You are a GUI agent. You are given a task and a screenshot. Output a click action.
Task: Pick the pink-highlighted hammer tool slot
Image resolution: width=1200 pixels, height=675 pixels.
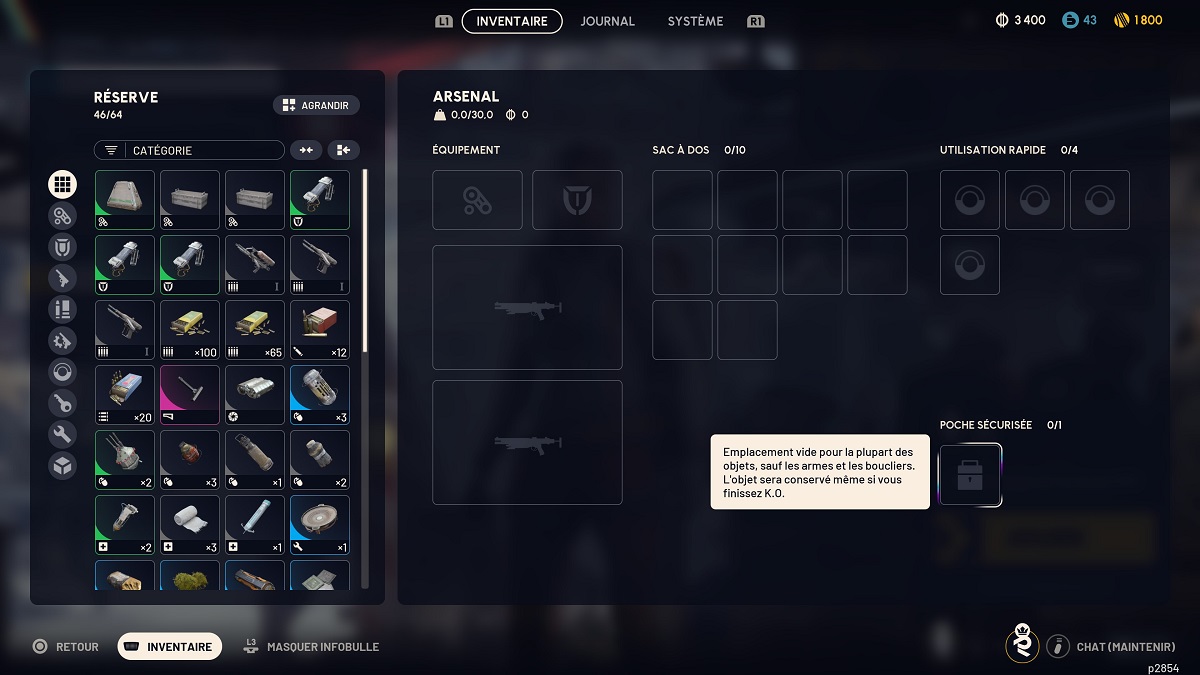pos(190,395)
